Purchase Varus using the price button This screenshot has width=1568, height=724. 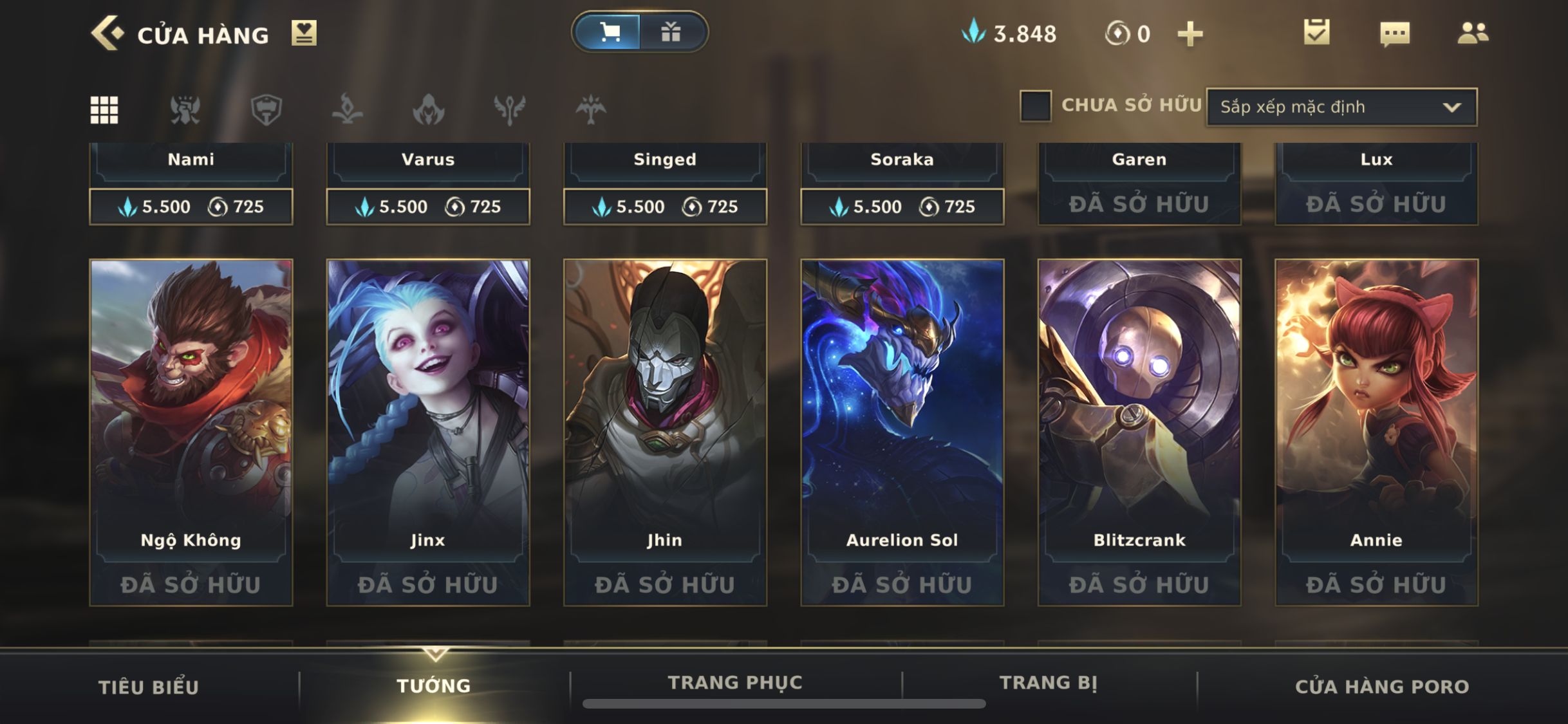[x=428, y=207]
